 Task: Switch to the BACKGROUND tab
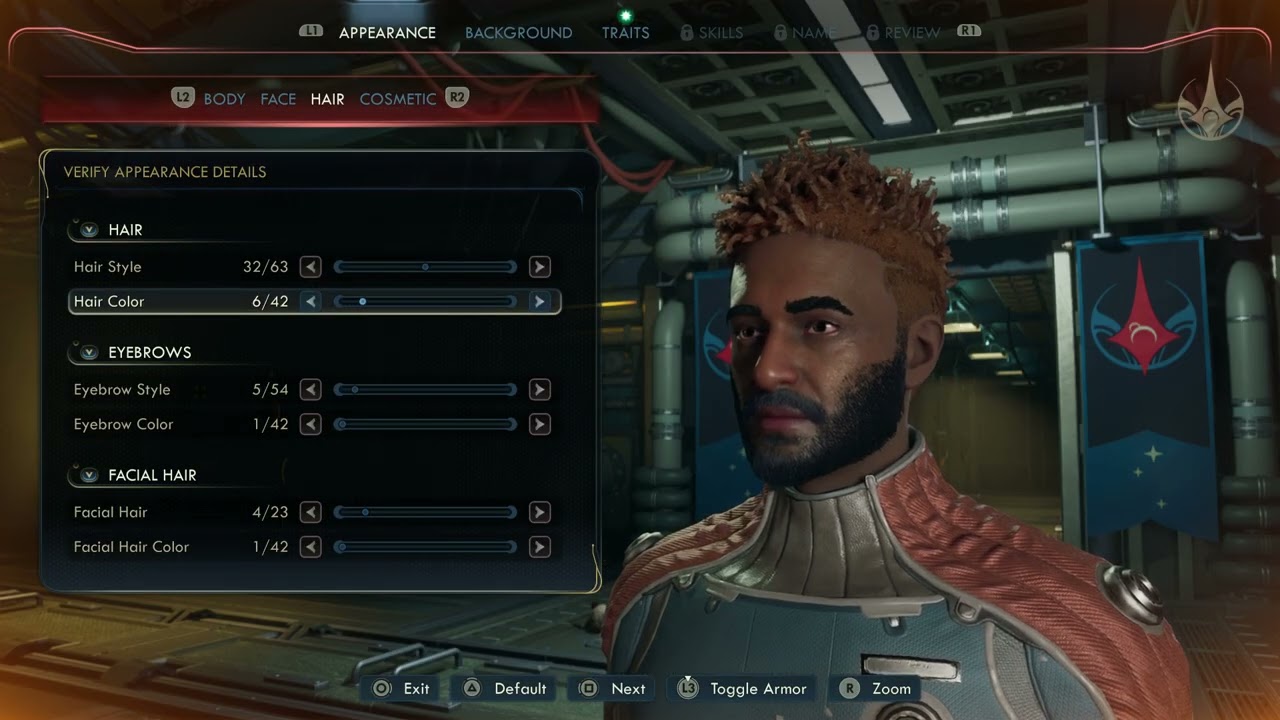tap(519, 32)
